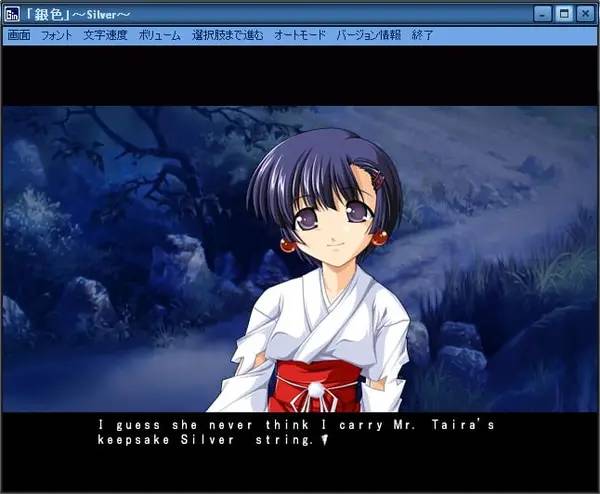Screen dimensions: 600x494
Task: Open the 画面 (Screen) menu
Action: point(19,35)
